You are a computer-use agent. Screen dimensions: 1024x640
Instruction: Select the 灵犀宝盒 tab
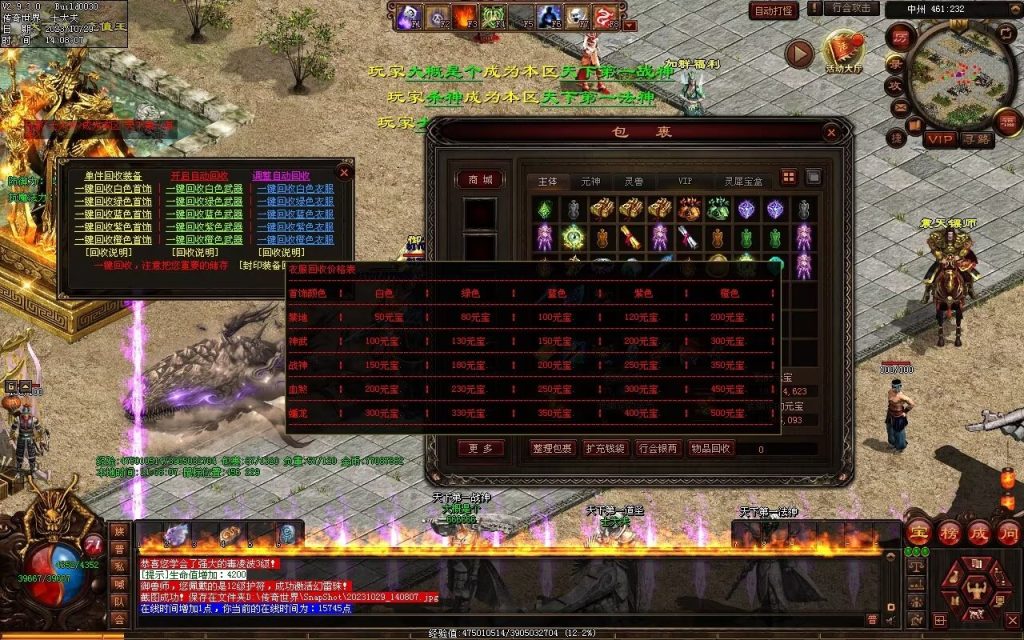tap(743, 182)
